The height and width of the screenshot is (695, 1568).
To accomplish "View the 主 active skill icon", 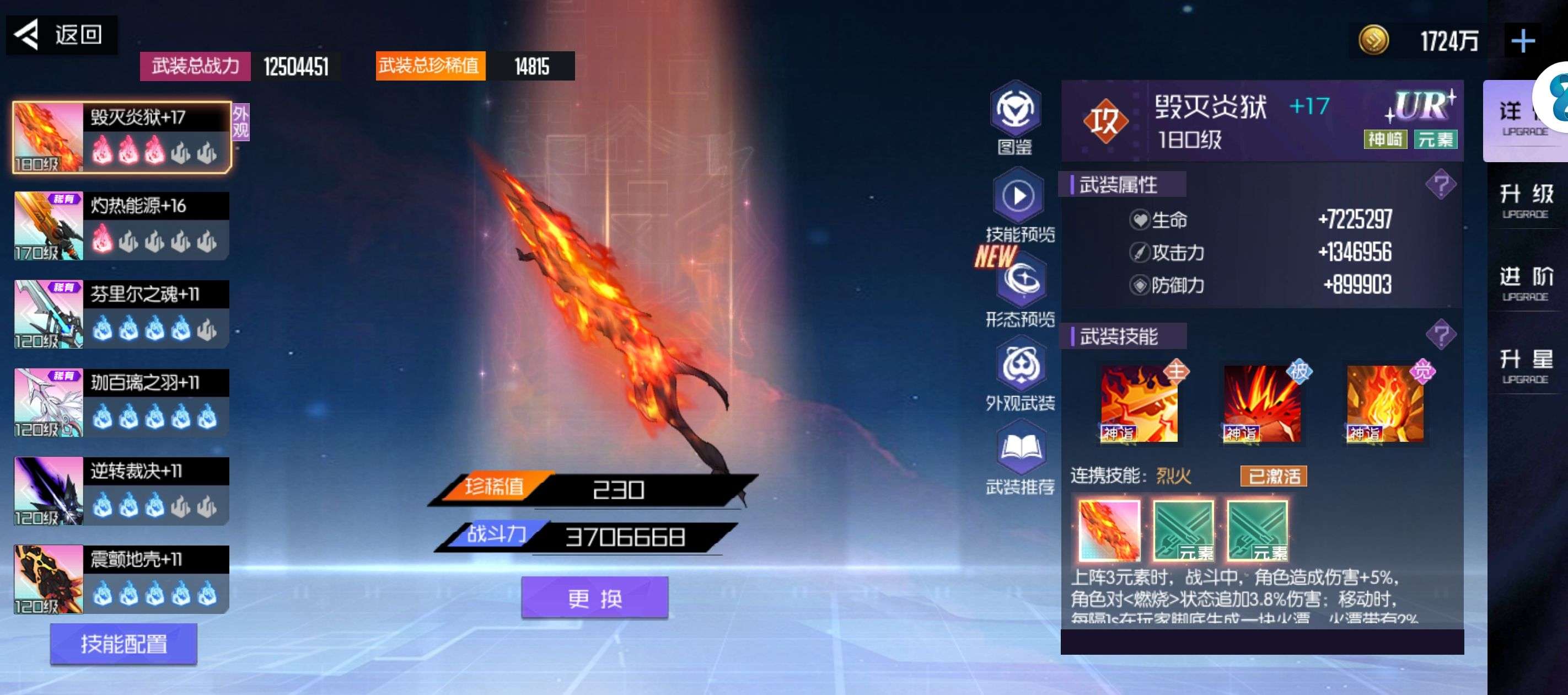I will tap(1139, 404).
